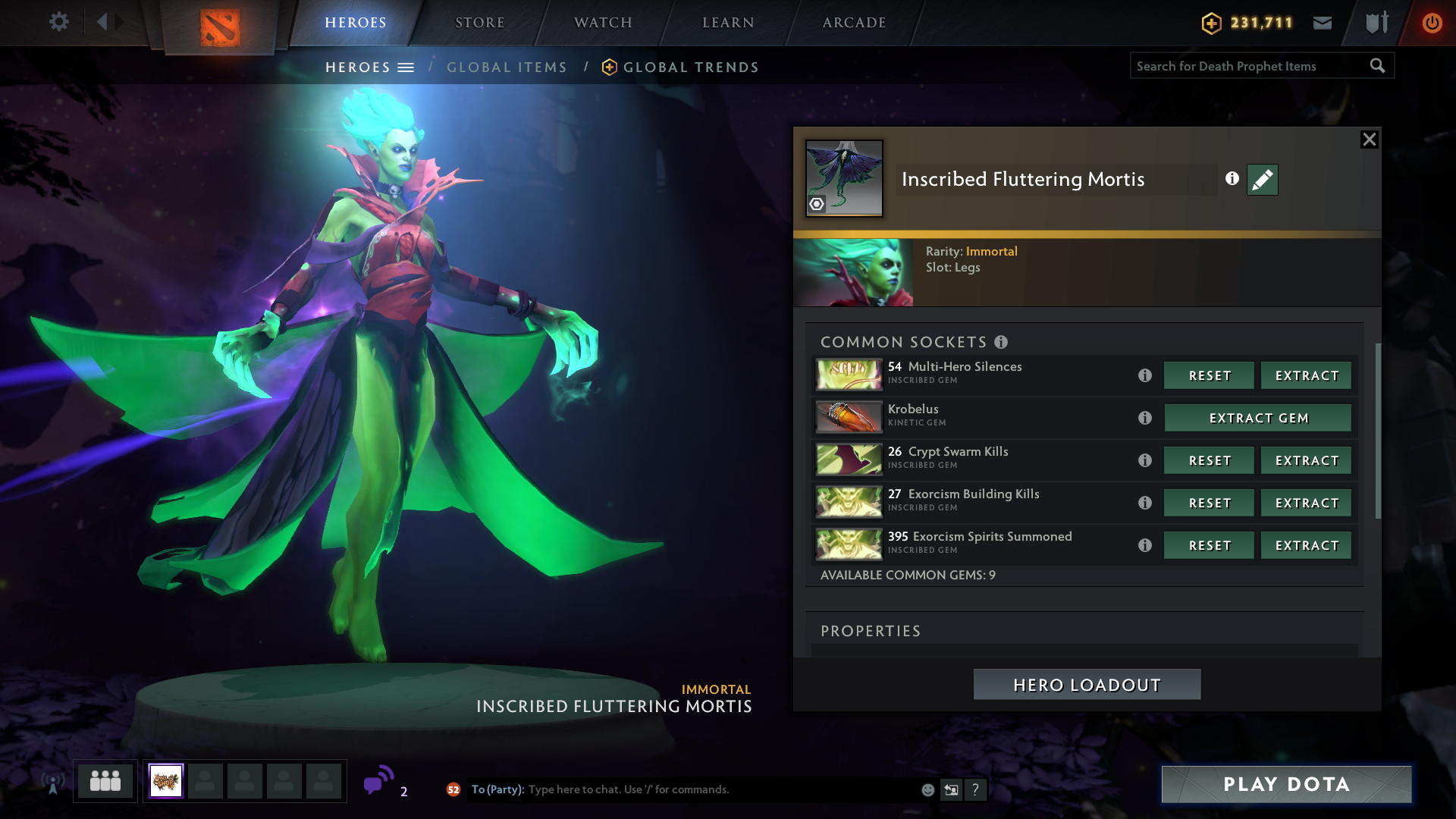
Task: Switch to the Store tab
Action: pos(479,23)
